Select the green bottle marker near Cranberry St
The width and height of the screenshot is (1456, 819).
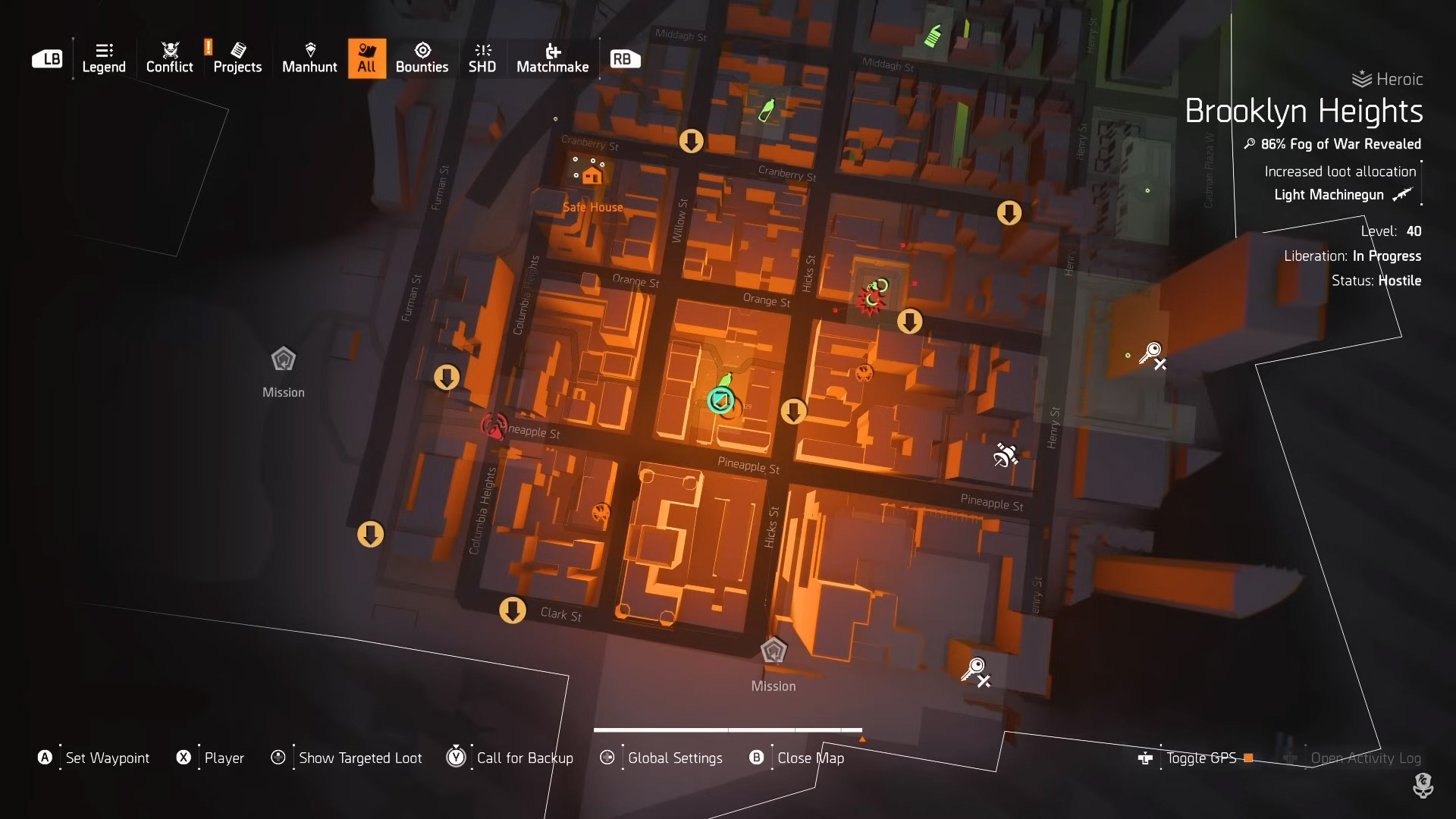767,111
